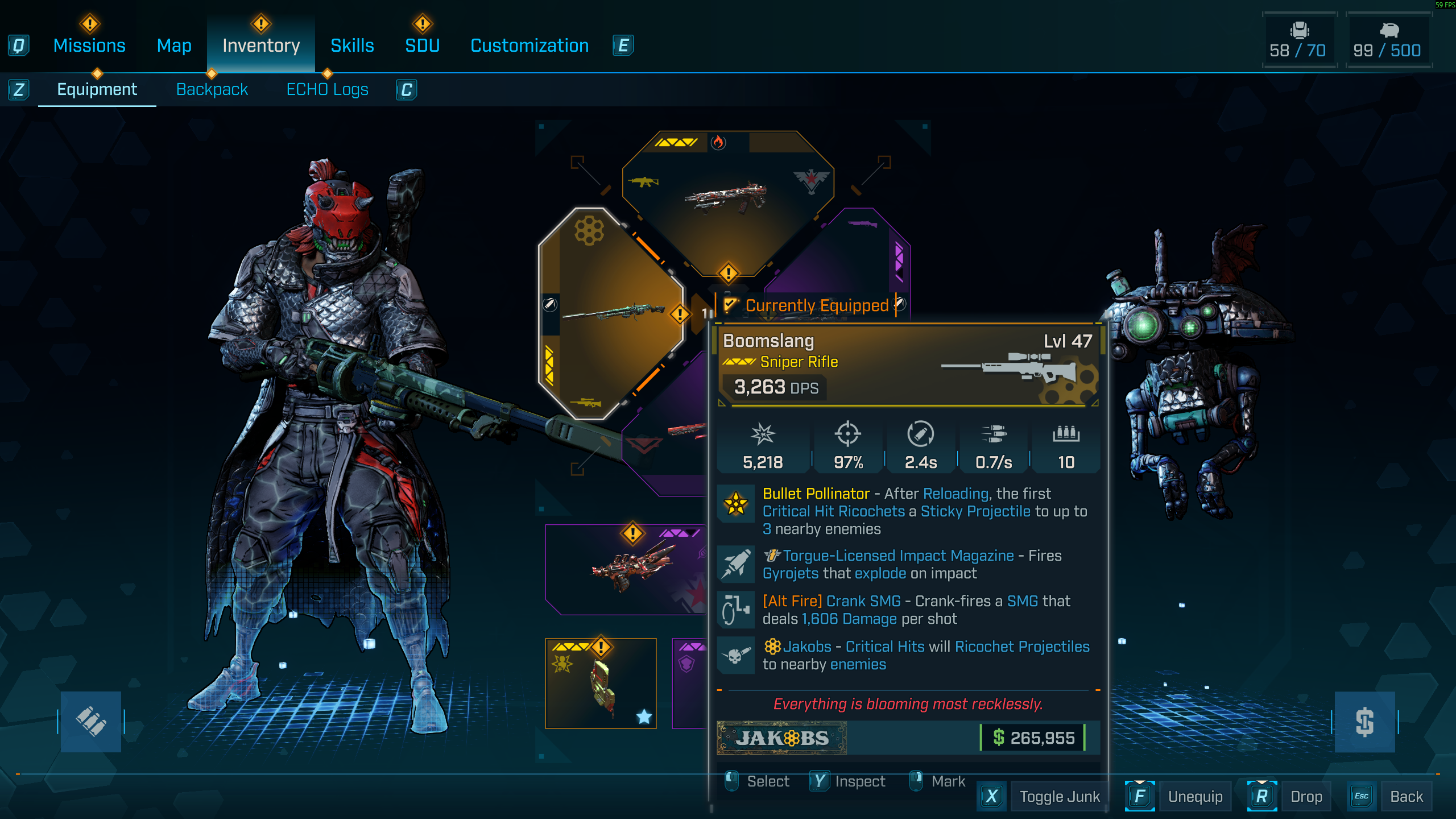Go Back from the inventory screen
Image resolution: width=1456 pixels, height=820 pixels.
coord(1406,797)
